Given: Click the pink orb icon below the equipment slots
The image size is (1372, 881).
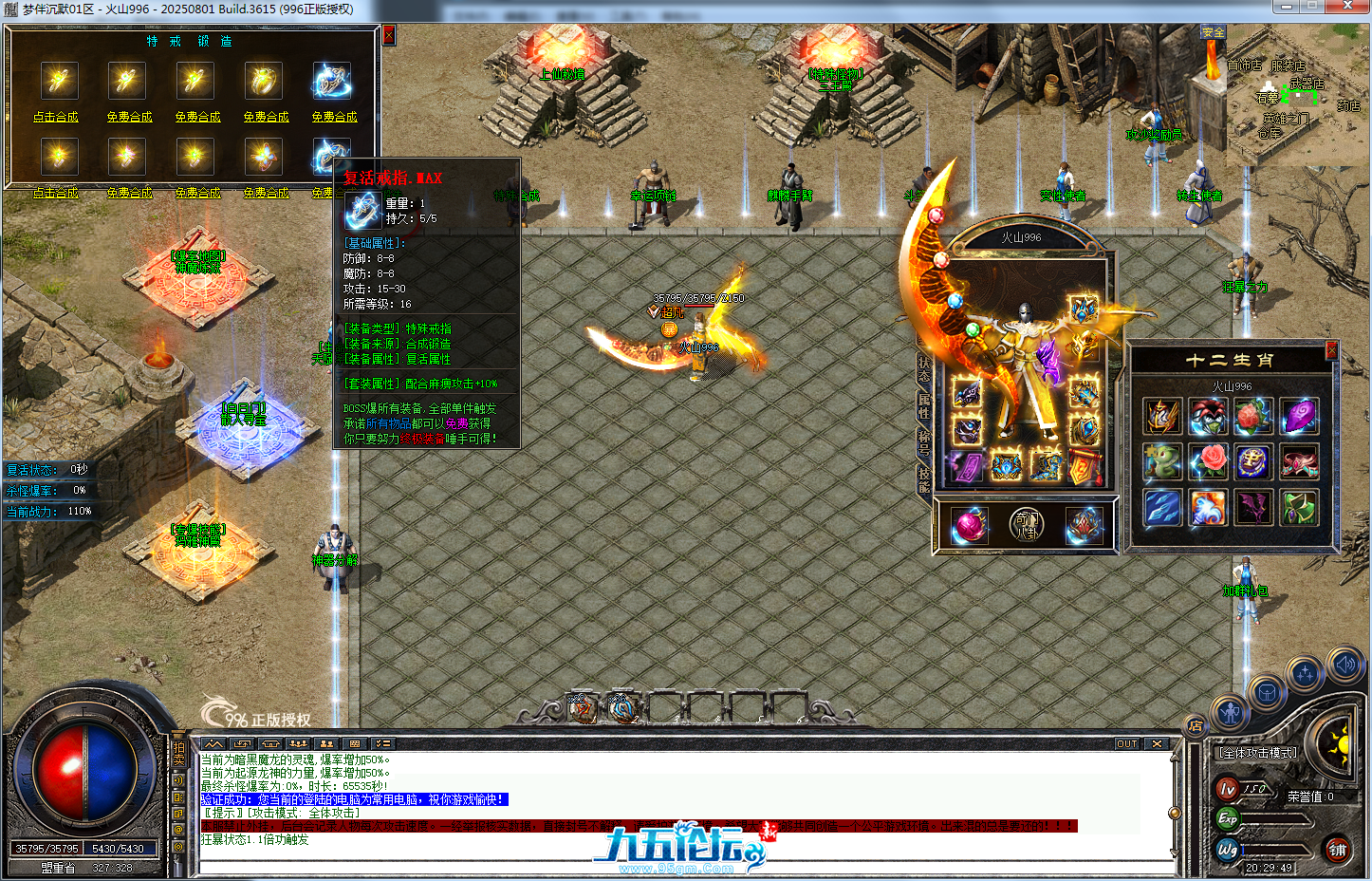Looking at the screenshot, I should click(x=968, y=524).
